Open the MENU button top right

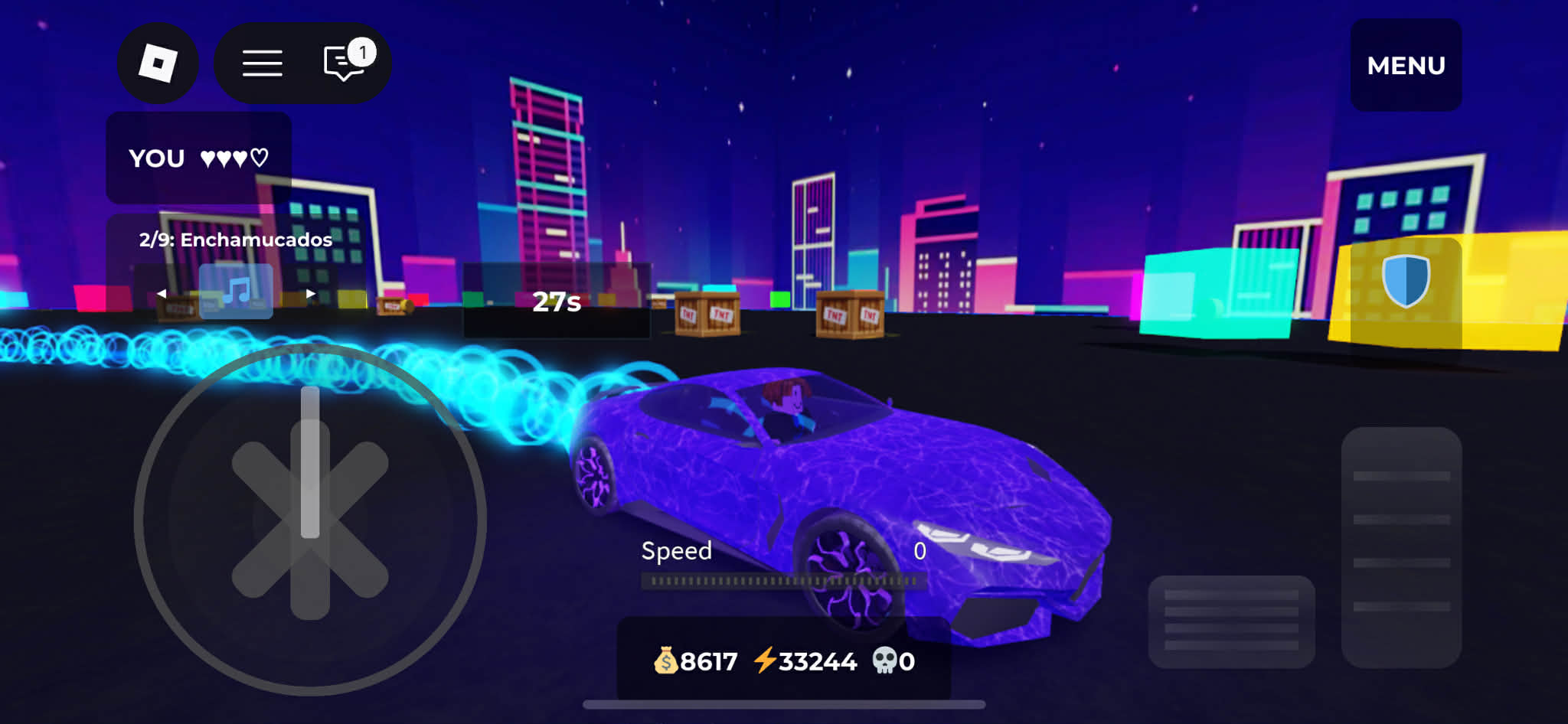point(1406,65)
